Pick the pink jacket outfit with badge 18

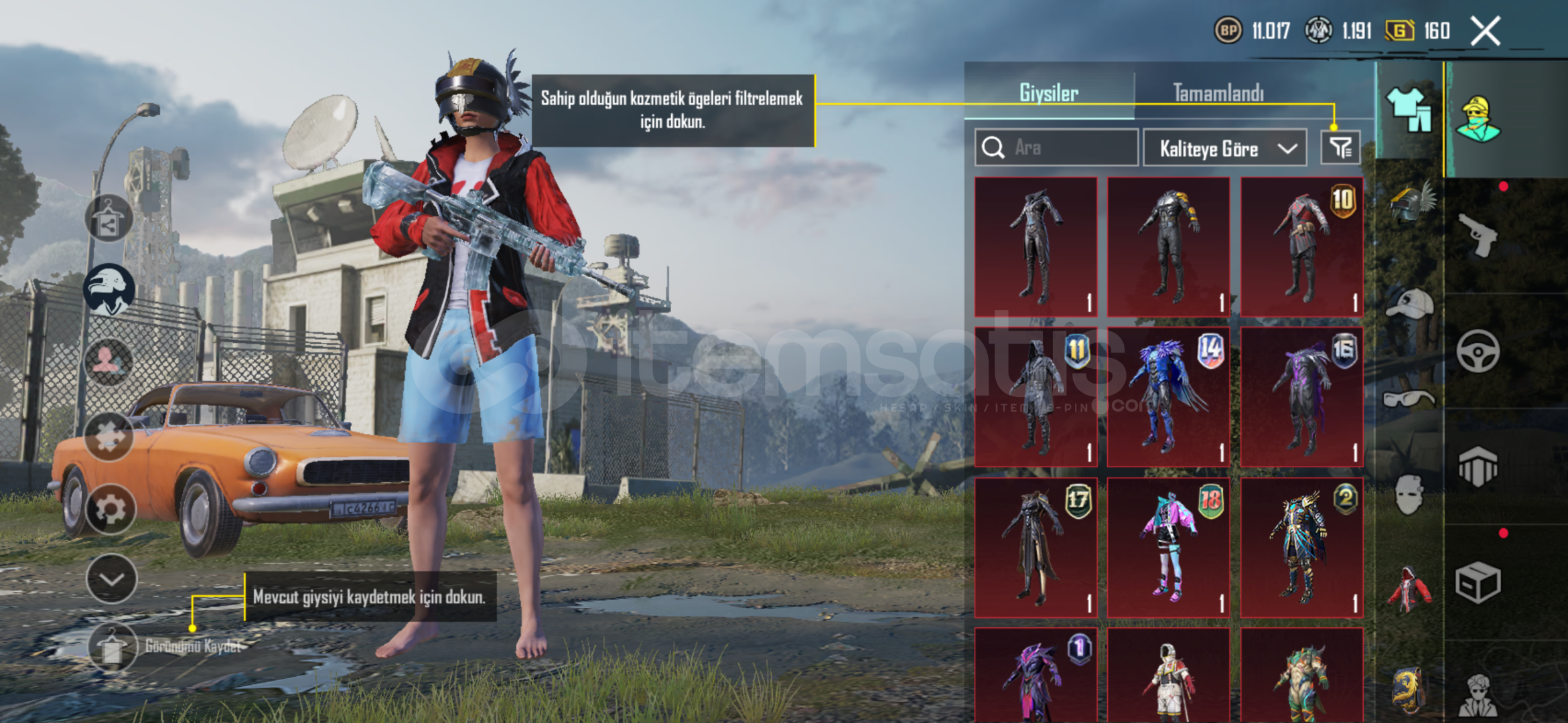(1168, 547)
